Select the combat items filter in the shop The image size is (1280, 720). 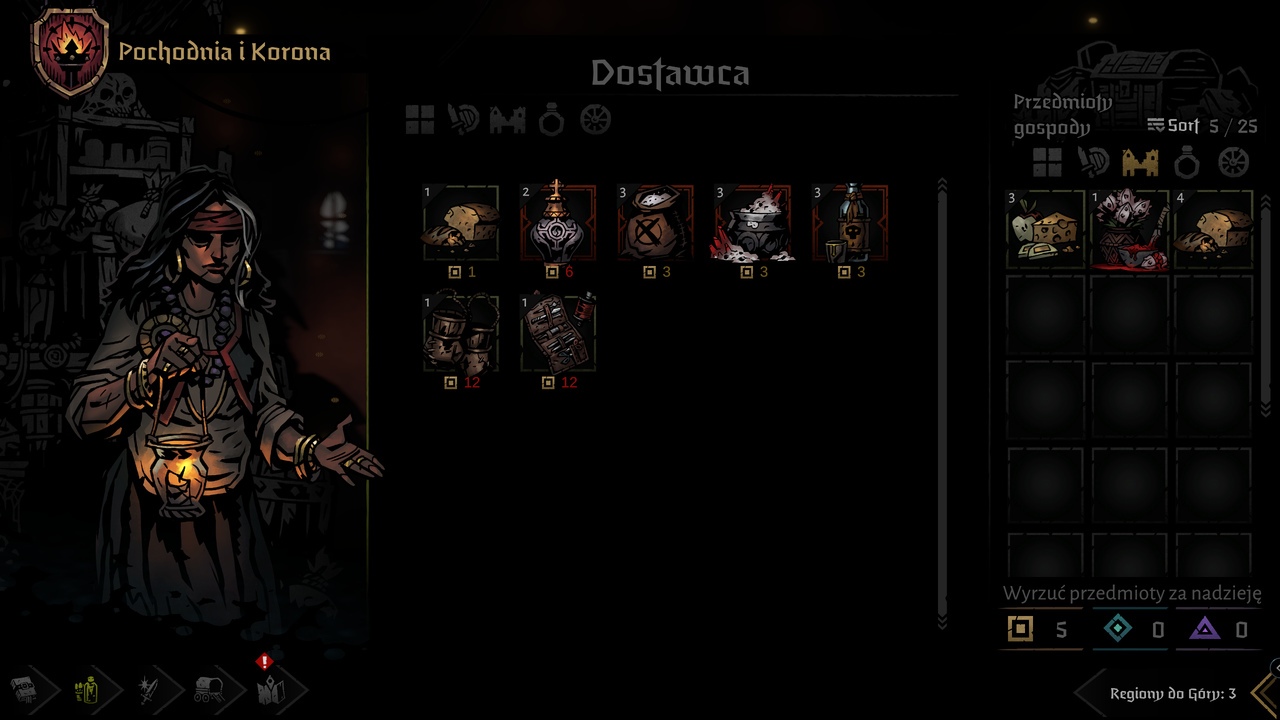[x=462, y=120]
